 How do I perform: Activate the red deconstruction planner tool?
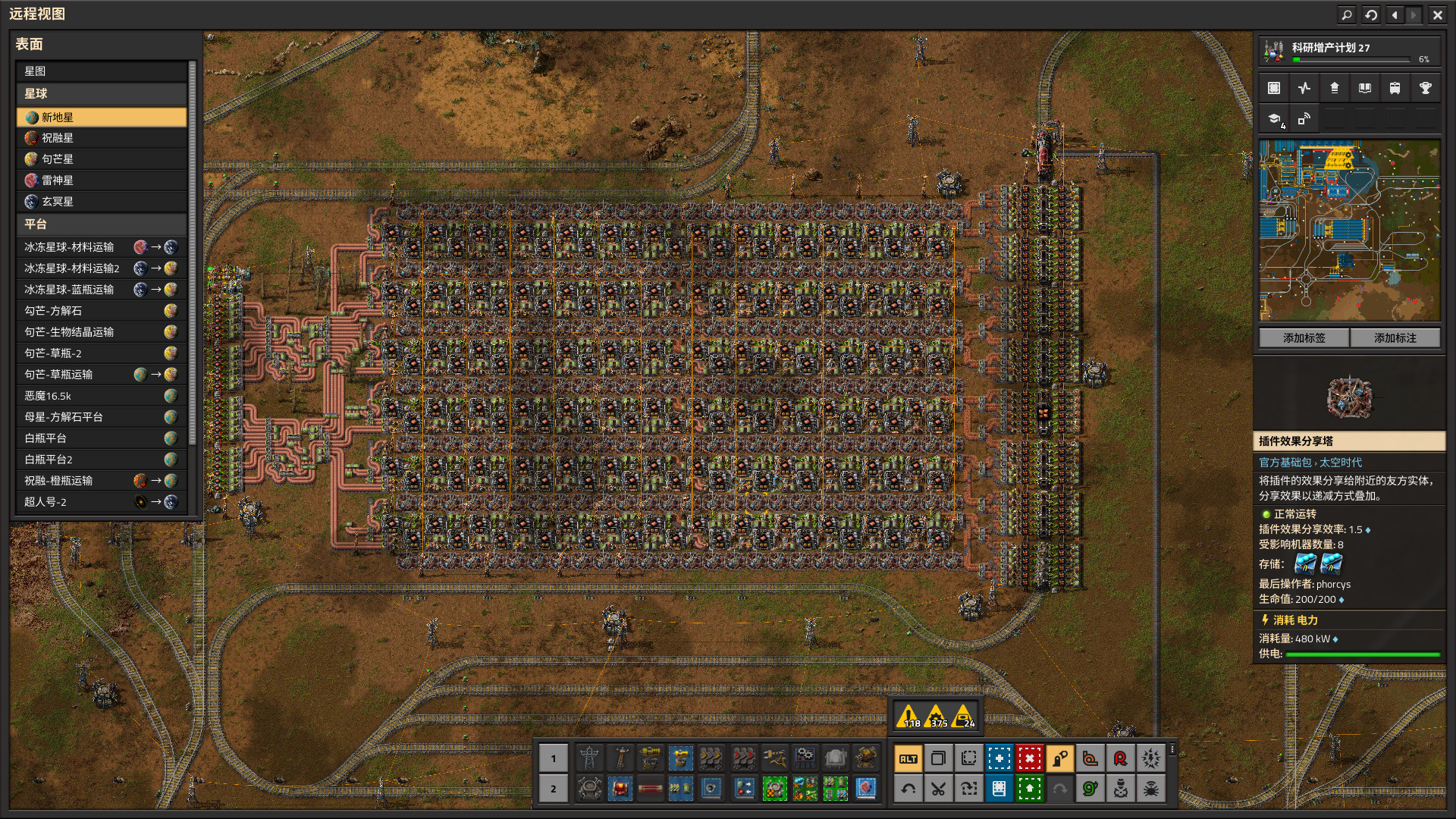[1029, 758]
